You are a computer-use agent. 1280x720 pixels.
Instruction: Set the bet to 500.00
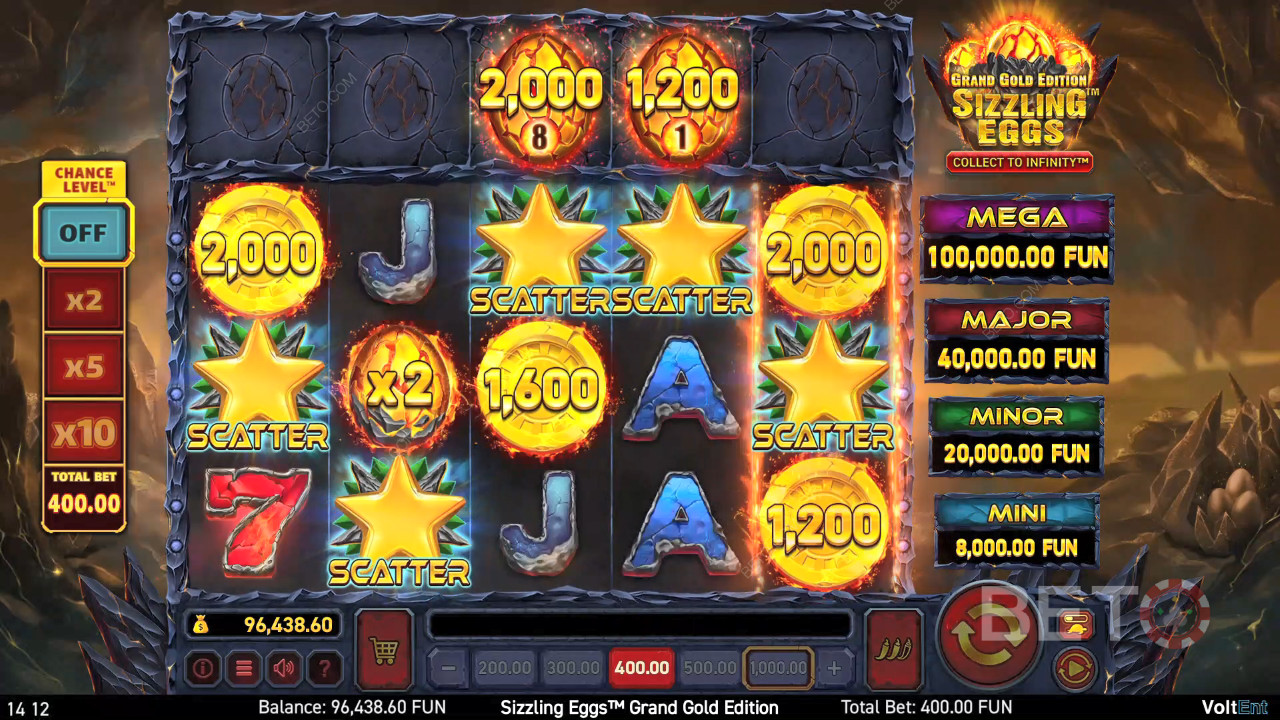click(x=709, y=668)
